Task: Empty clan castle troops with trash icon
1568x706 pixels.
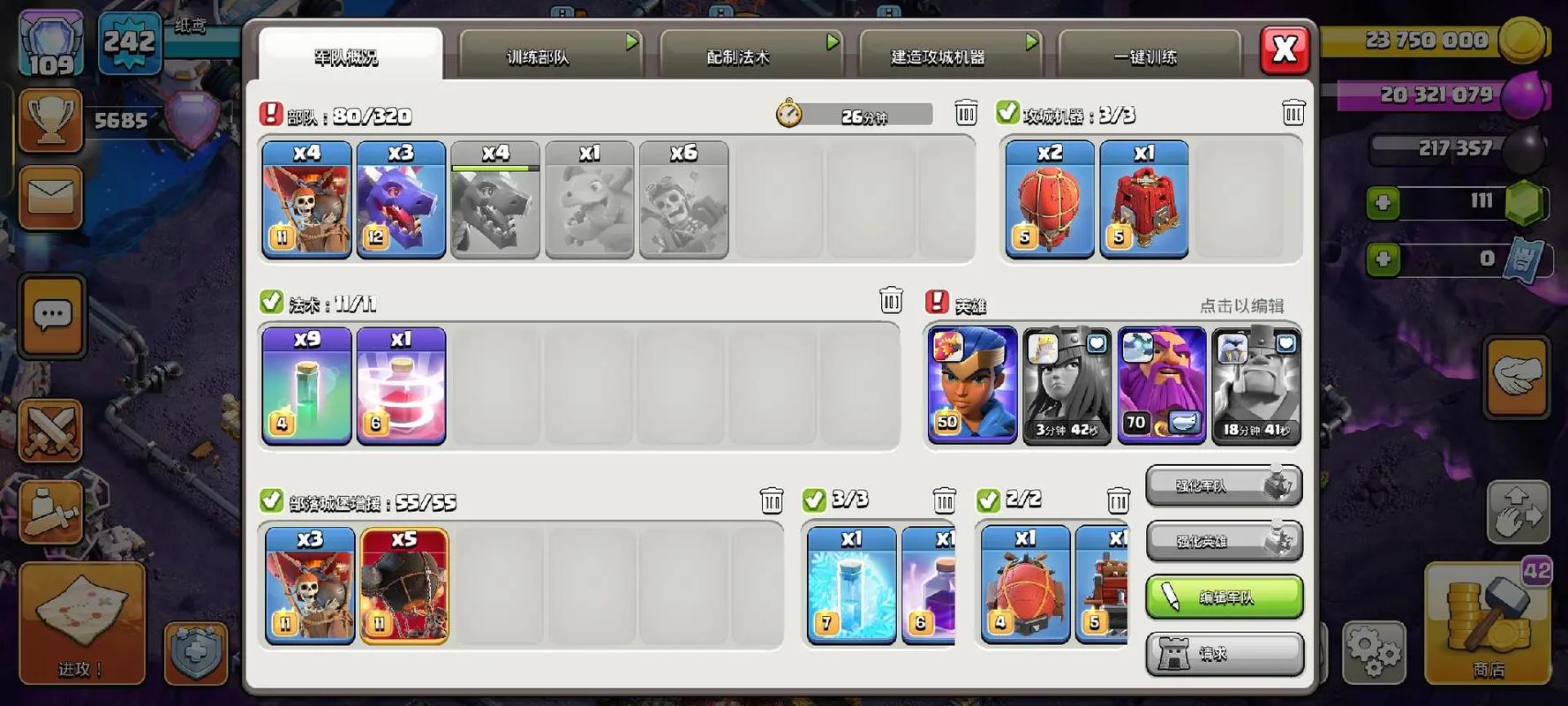Action: [772, 499]
